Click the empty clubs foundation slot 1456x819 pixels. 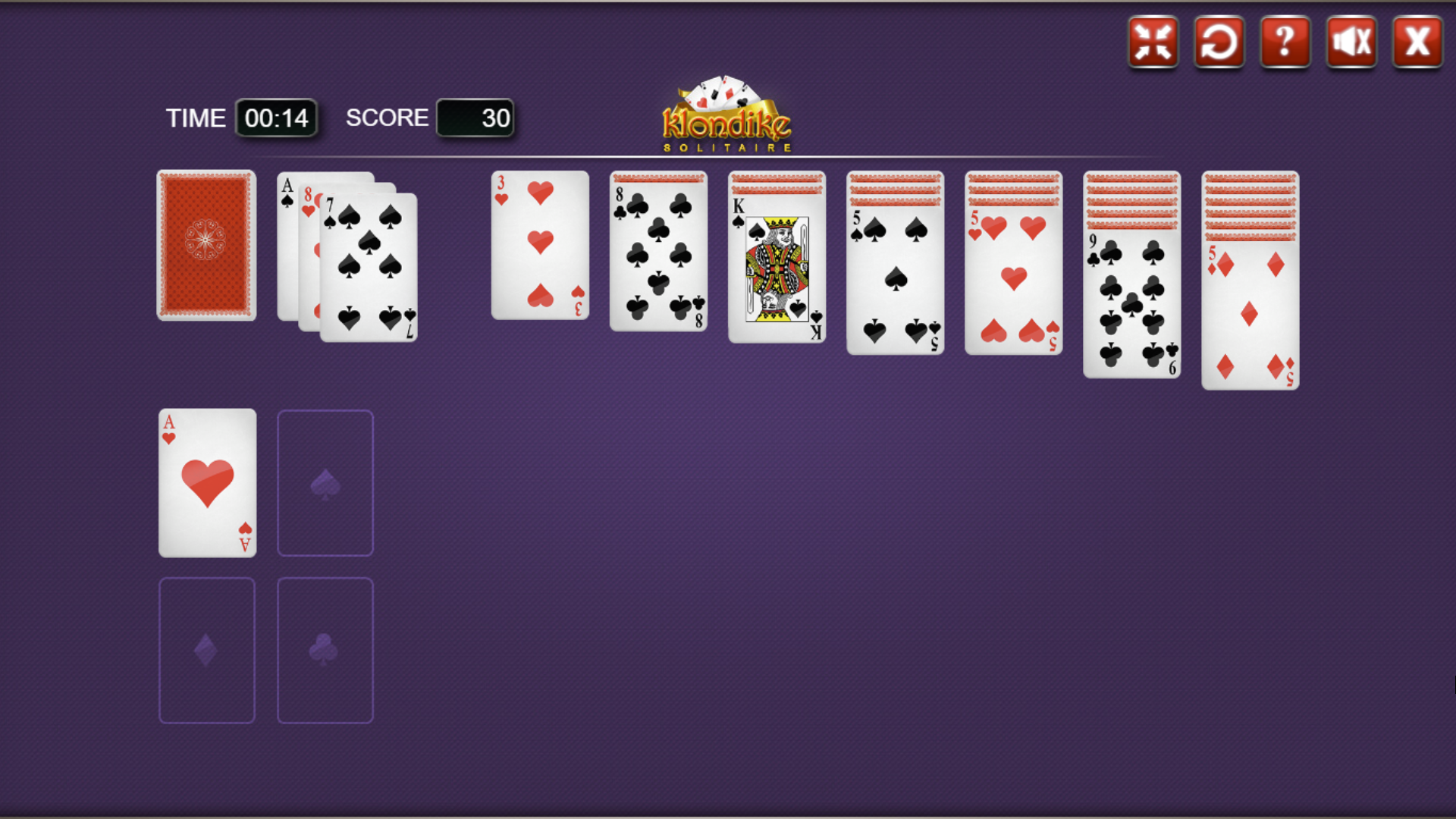coord(325,649)
